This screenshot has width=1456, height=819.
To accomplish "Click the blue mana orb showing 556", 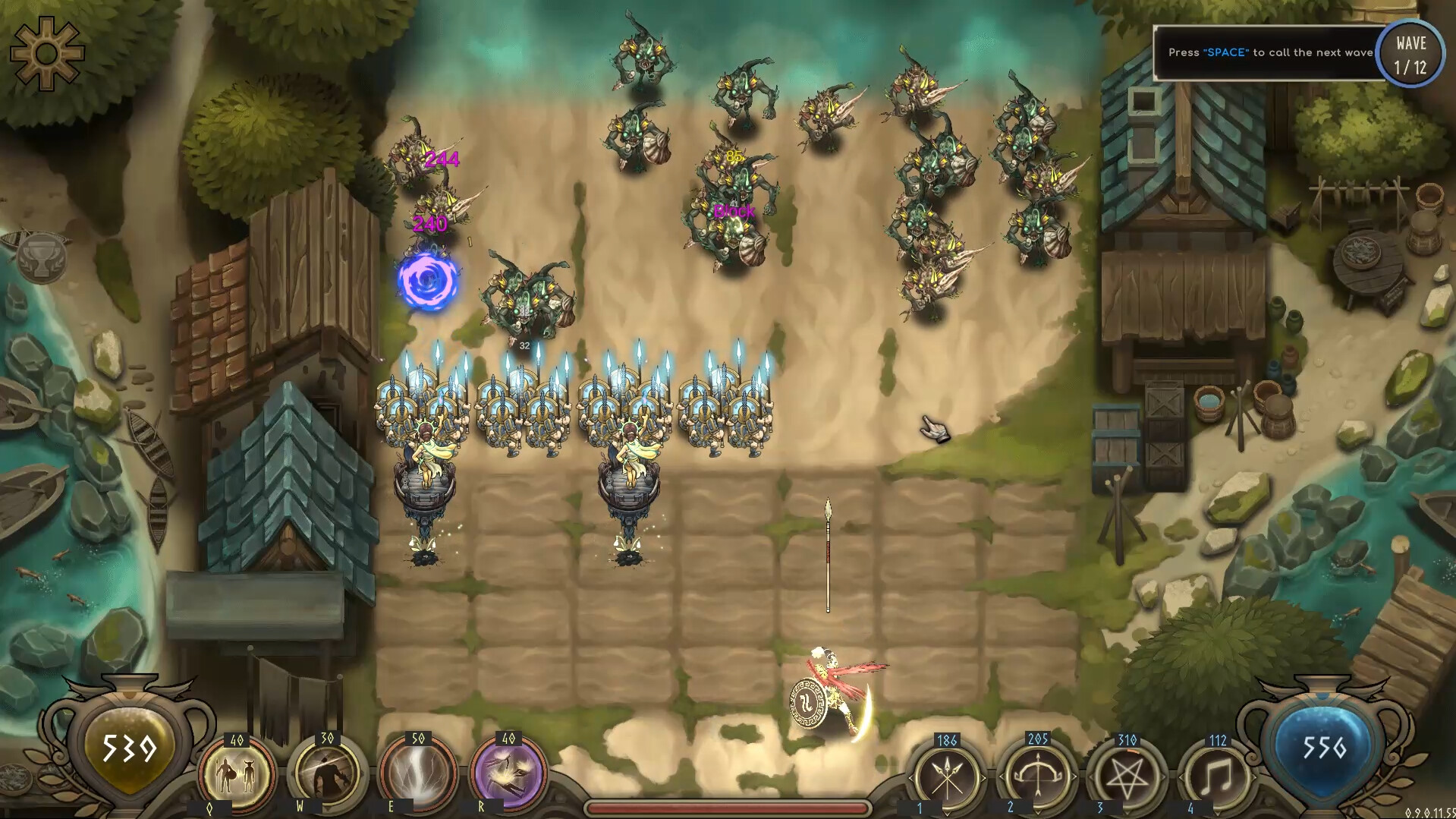I will coord(1326,748).
